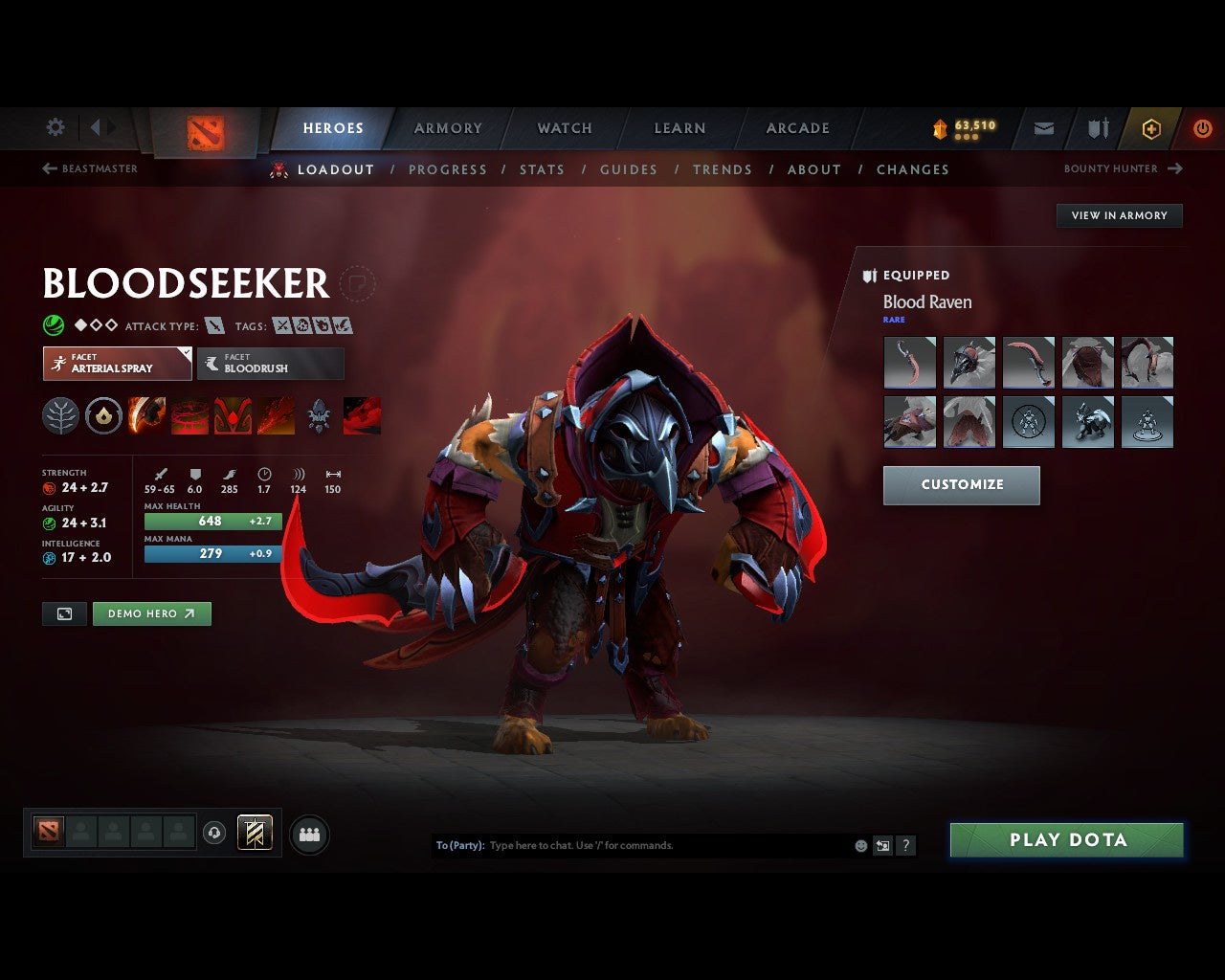The image size is (1225, 980).
Task: Open the mail/notifications inbox icon
Action: click(1042, 128)
